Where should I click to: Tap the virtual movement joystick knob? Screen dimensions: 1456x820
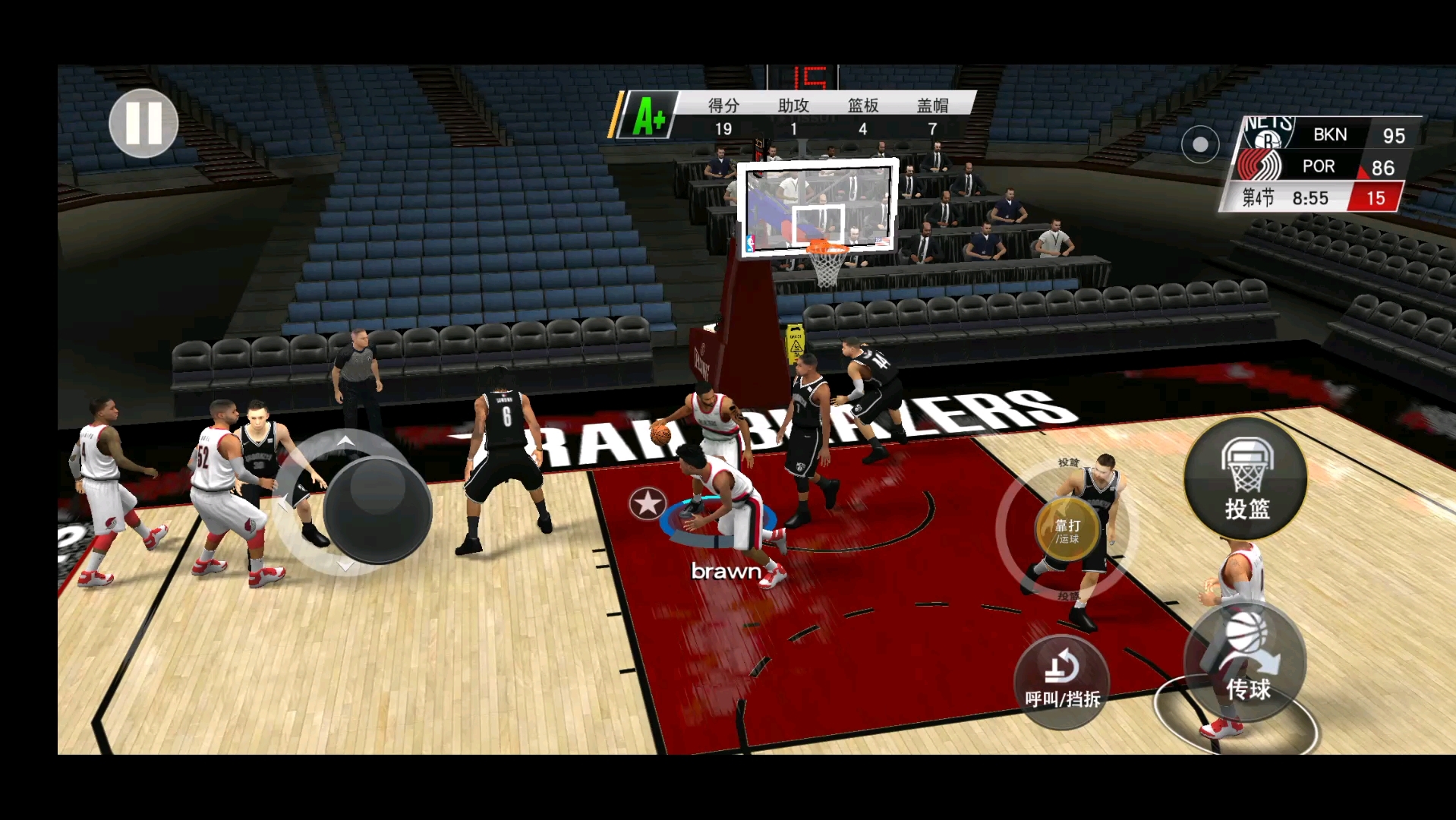[377, 510]
